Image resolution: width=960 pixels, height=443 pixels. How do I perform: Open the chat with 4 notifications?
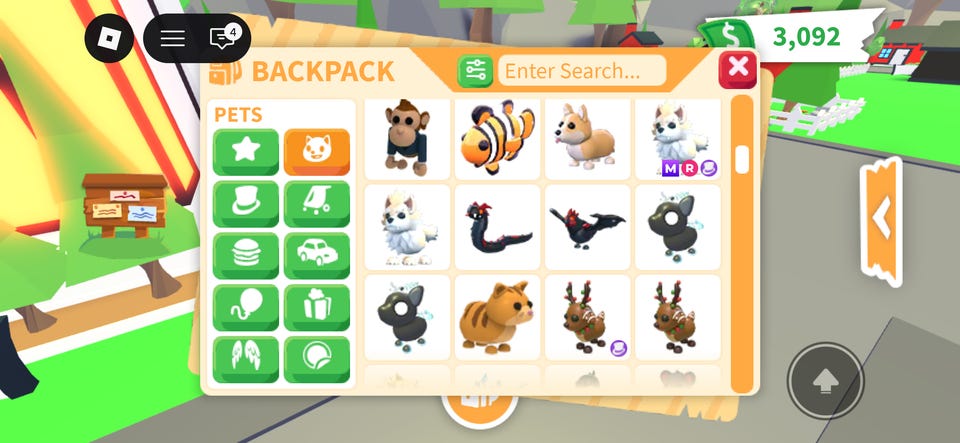[222, 39]
